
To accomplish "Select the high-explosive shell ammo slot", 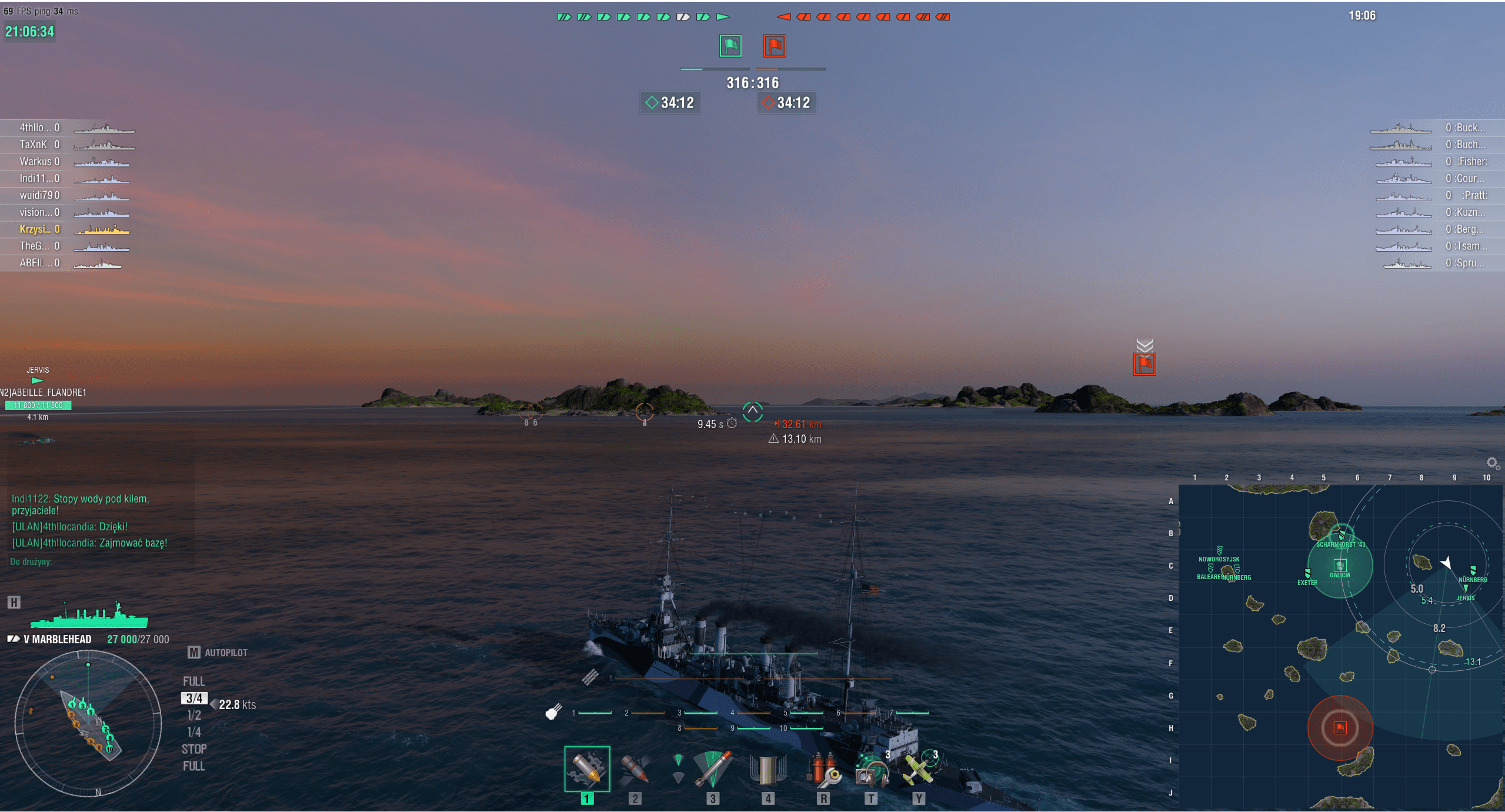I will (x=587, y=769).
